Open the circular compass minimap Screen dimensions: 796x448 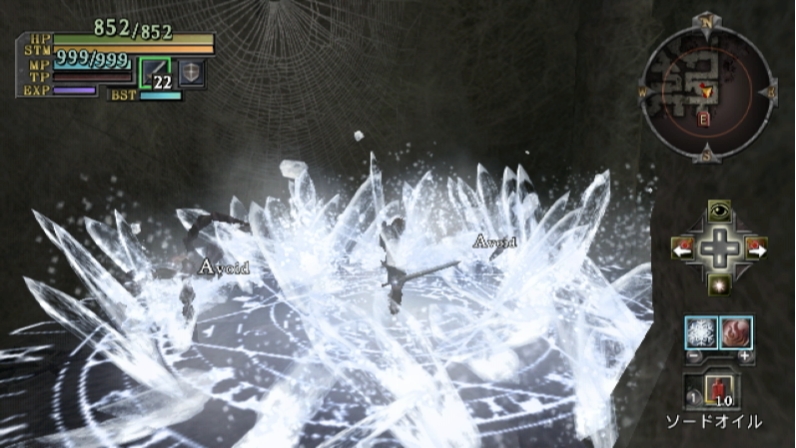tap(706, 91)
